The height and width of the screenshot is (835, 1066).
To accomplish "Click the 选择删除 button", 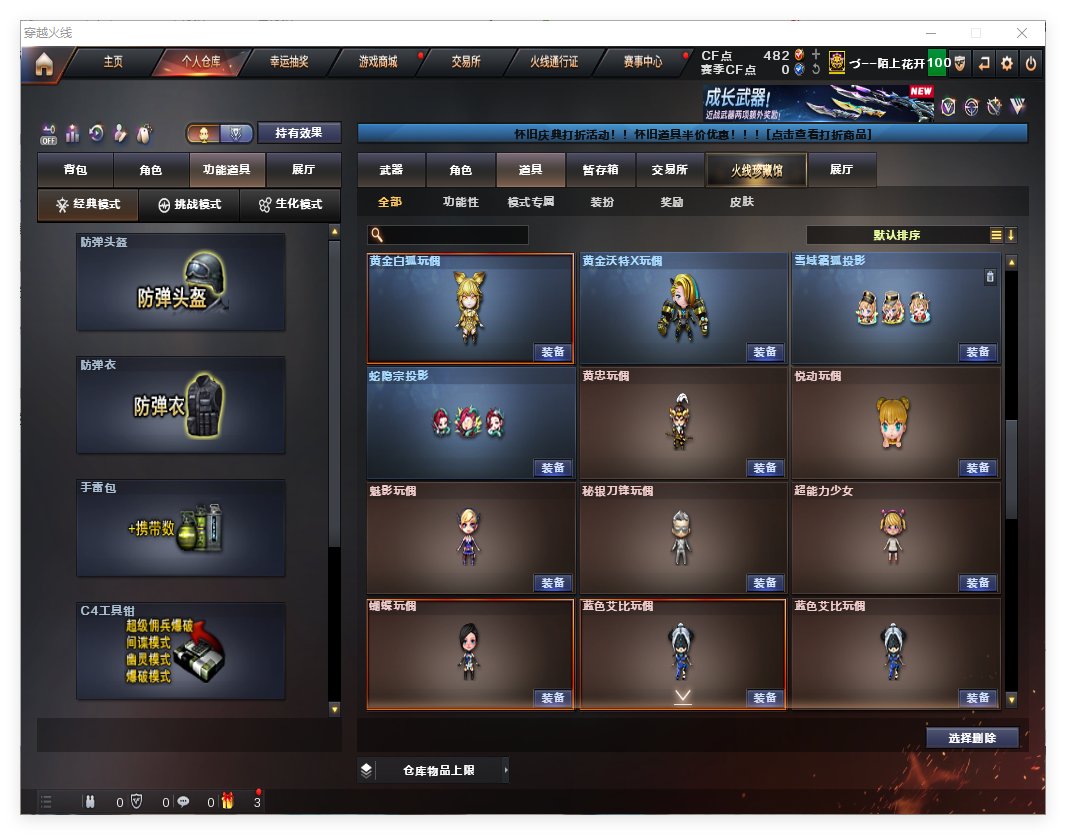I will coord(972,738).
